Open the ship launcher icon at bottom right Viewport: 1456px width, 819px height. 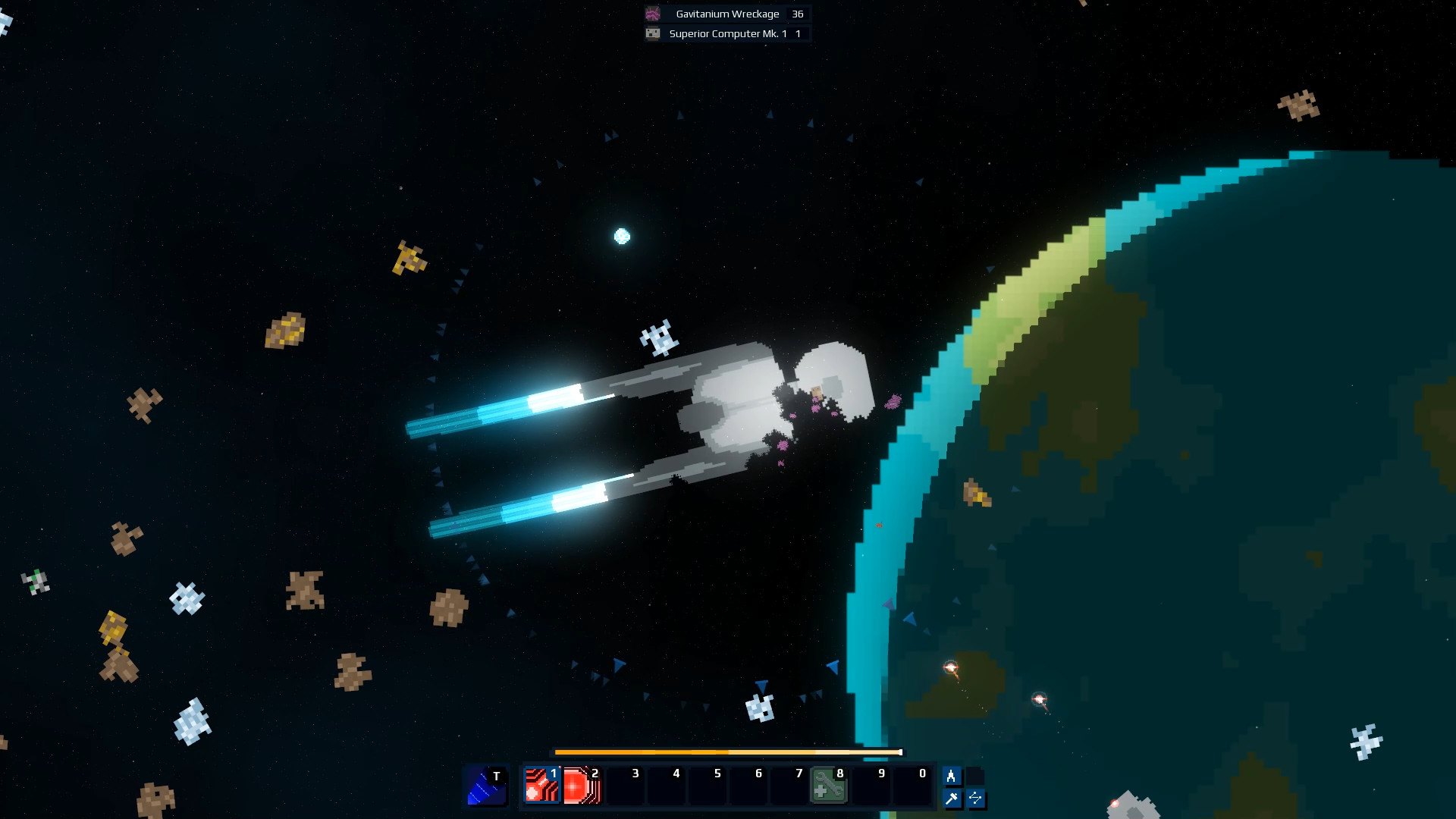(x=952, y=775)
